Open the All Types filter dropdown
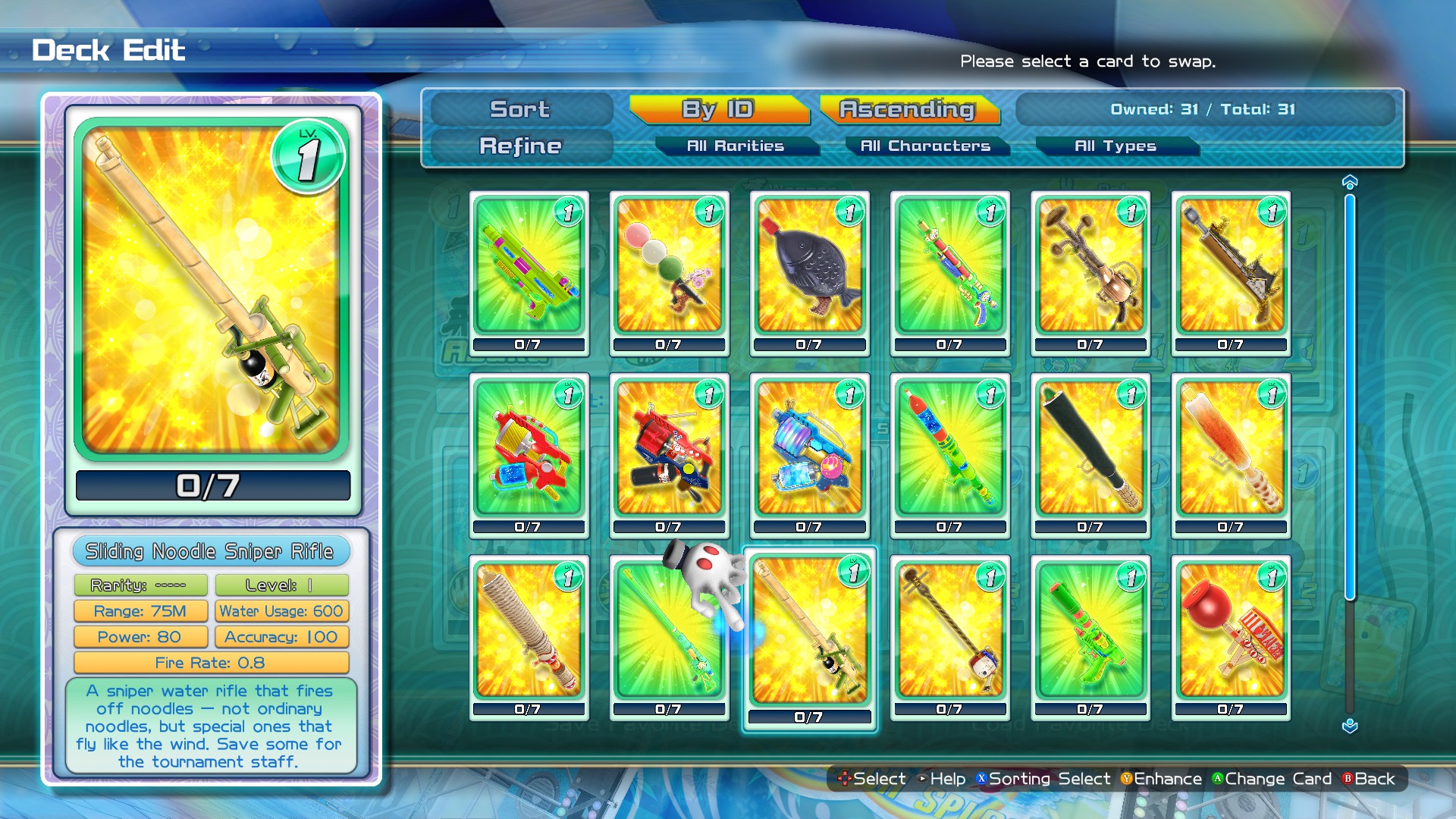This screenshot has width=1456, height=819. (x=1115, y=146)
